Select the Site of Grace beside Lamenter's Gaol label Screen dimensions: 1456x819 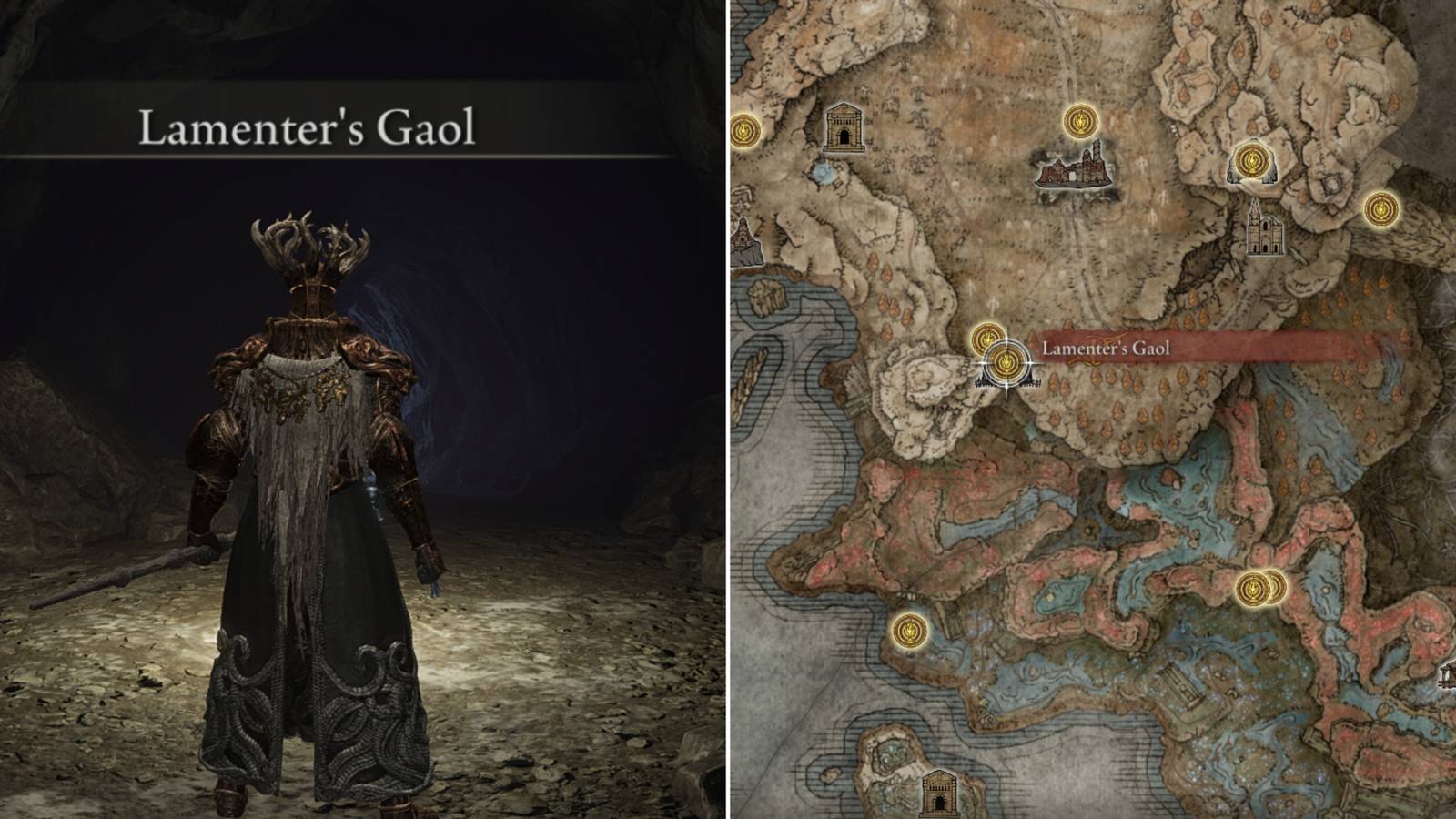[986, 339]
